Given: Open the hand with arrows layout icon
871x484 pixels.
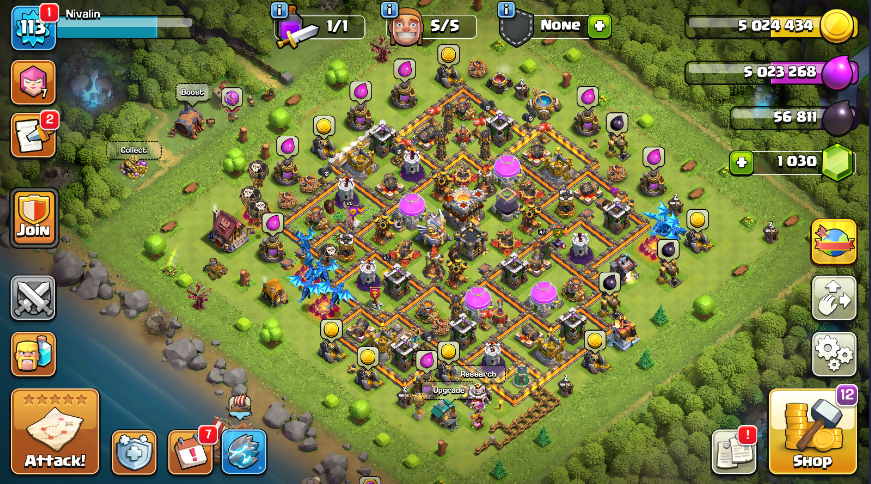Looking at the screenshot, I should (833, 297).
